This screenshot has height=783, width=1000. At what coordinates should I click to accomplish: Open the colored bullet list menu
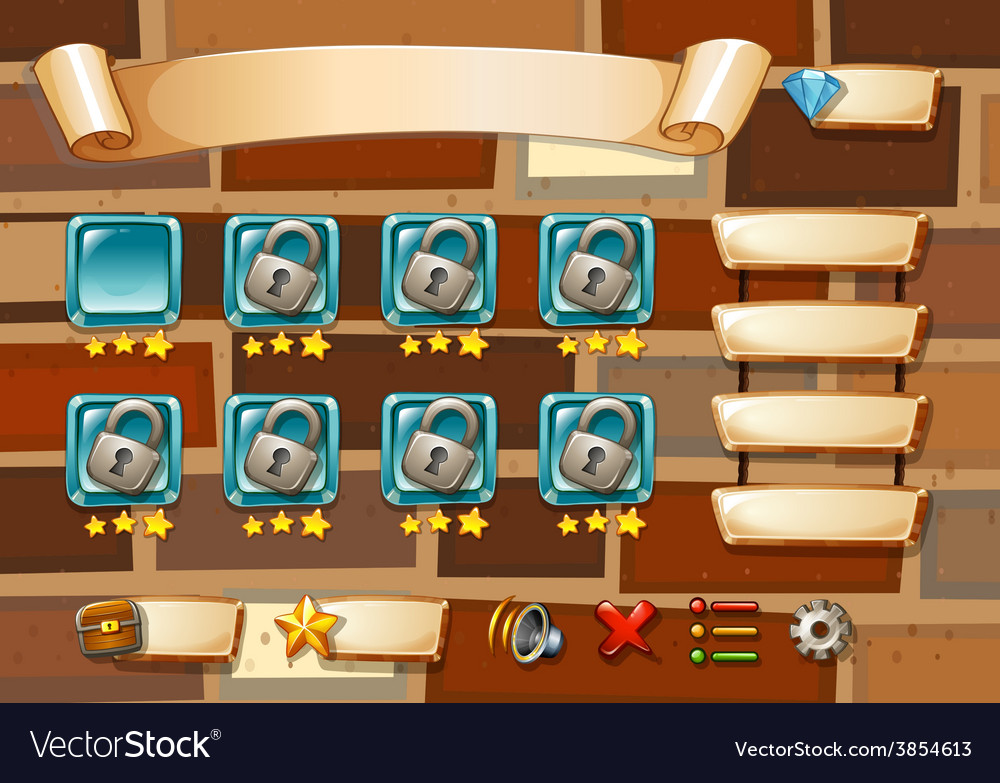tap(724, 631)
